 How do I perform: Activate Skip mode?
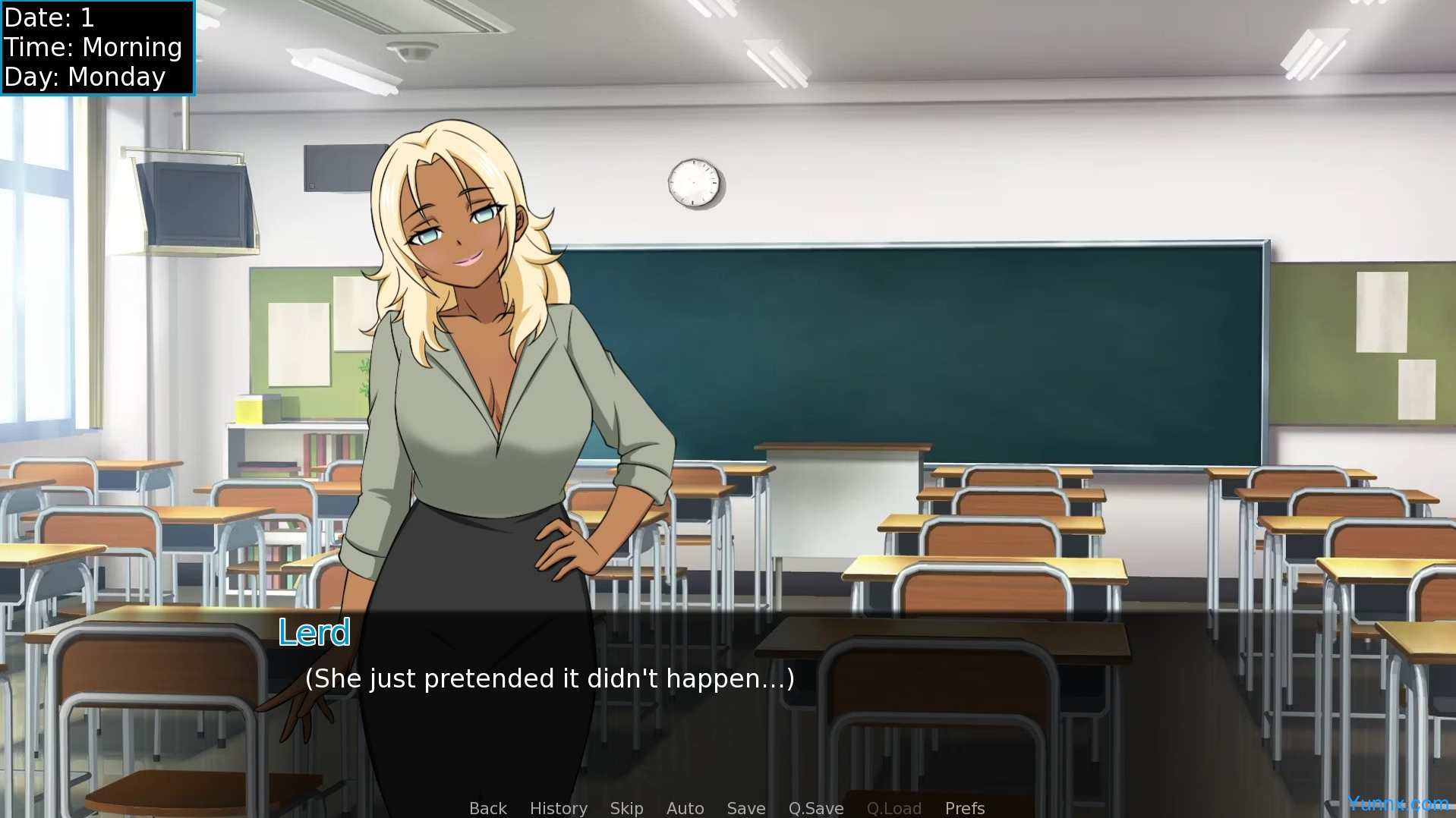coord(626,808)
